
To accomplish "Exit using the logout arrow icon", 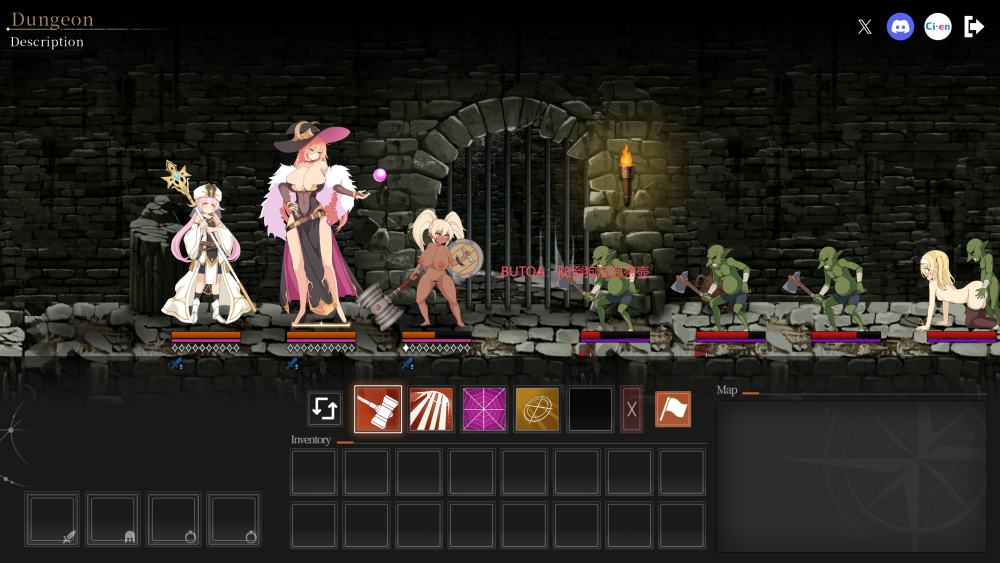I will pos(974,27).
